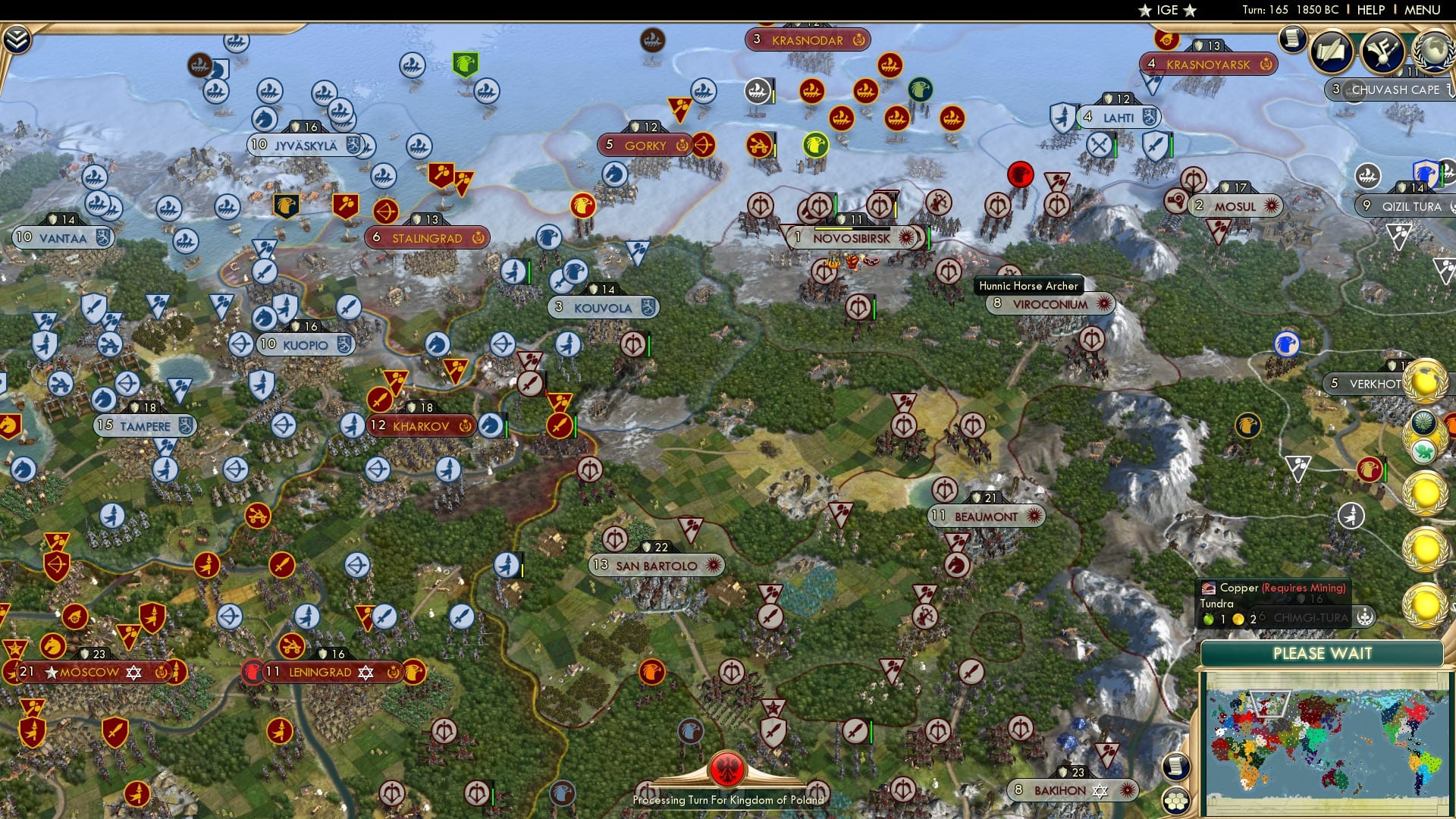Open the Social Policies scroll icon
The width and height of the screenshot is (1456, 819).
(1332, 52)
